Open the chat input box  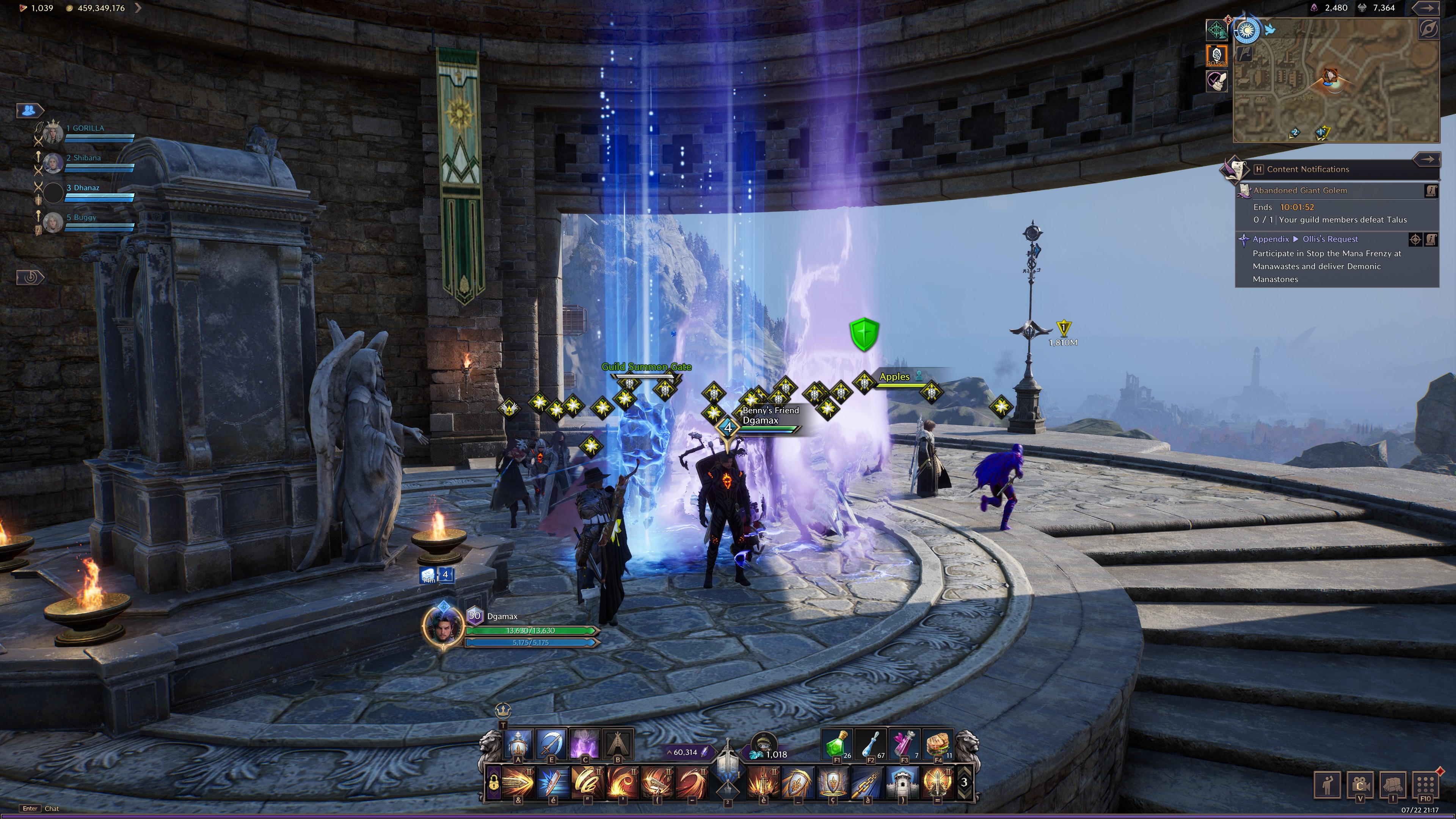pyautogui.click(x=52, y=808)
